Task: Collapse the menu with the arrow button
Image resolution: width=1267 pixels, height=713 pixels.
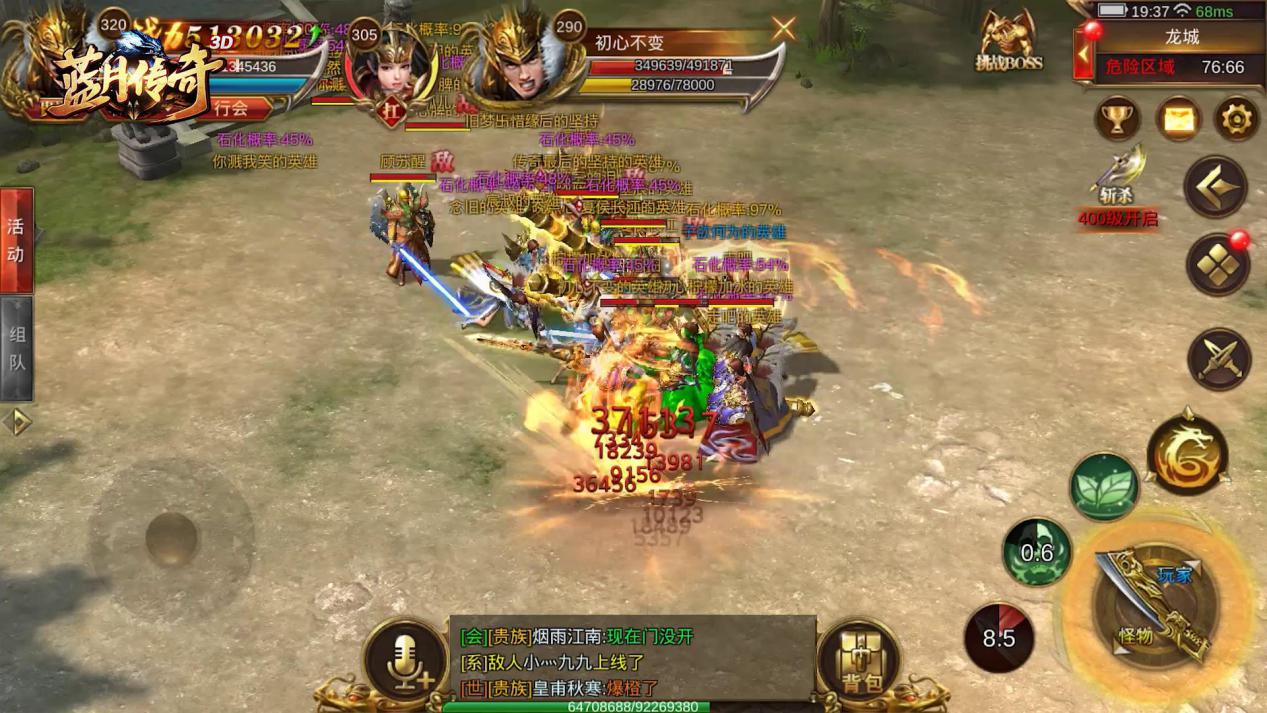Action: (1216, 186)
